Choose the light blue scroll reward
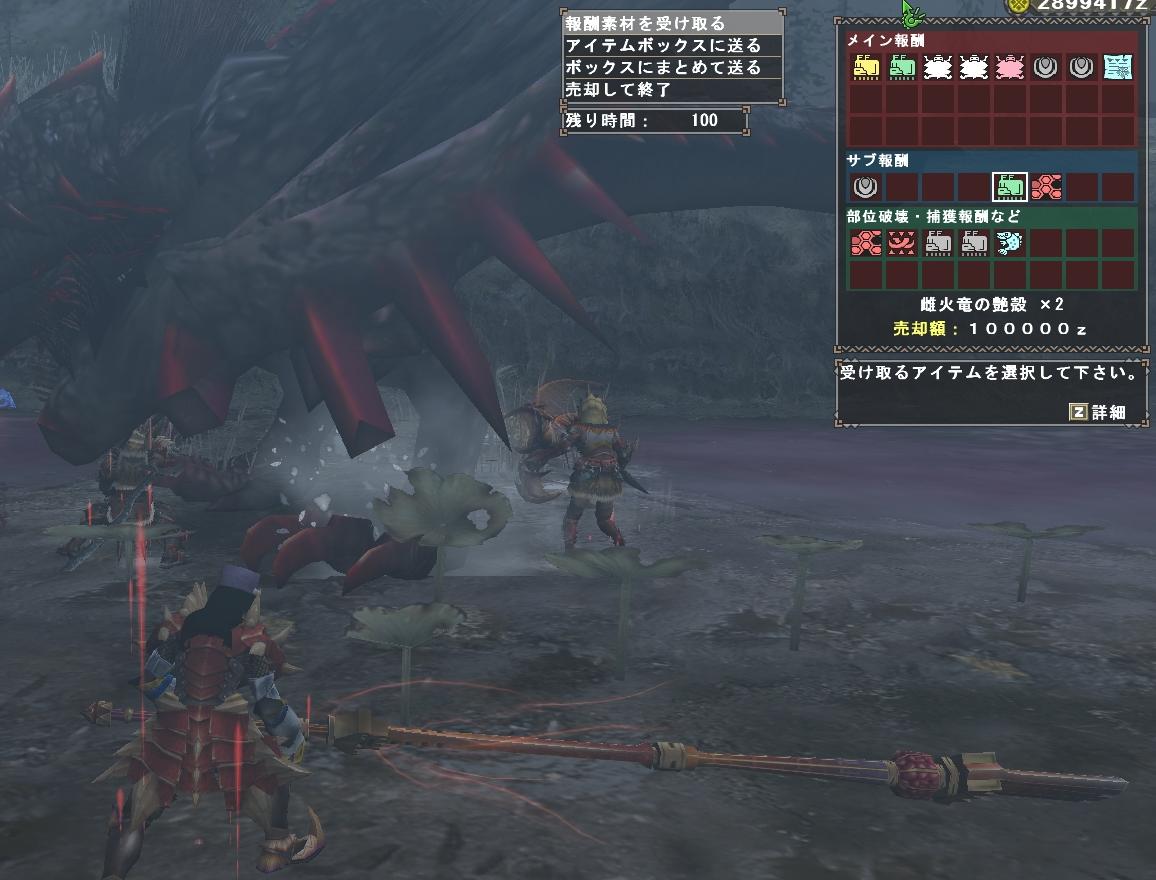Screen dimensions: 1156x880 click(x=1118, y=68)
